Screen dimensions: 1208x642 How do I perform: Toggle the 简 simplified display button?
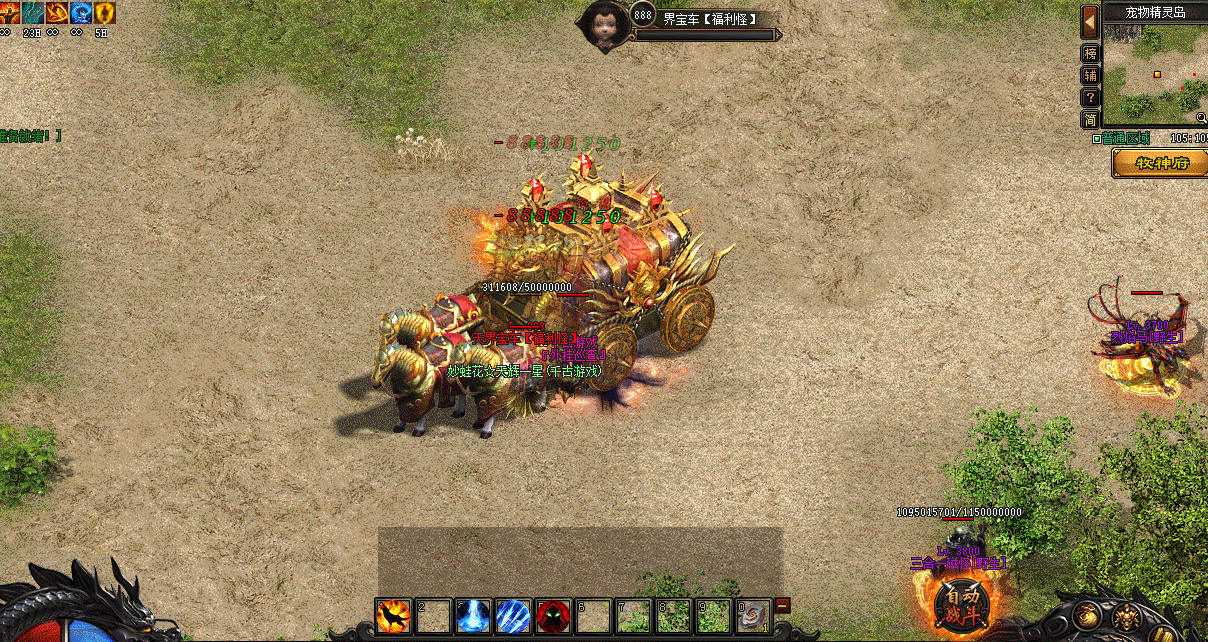[1090, 120]
